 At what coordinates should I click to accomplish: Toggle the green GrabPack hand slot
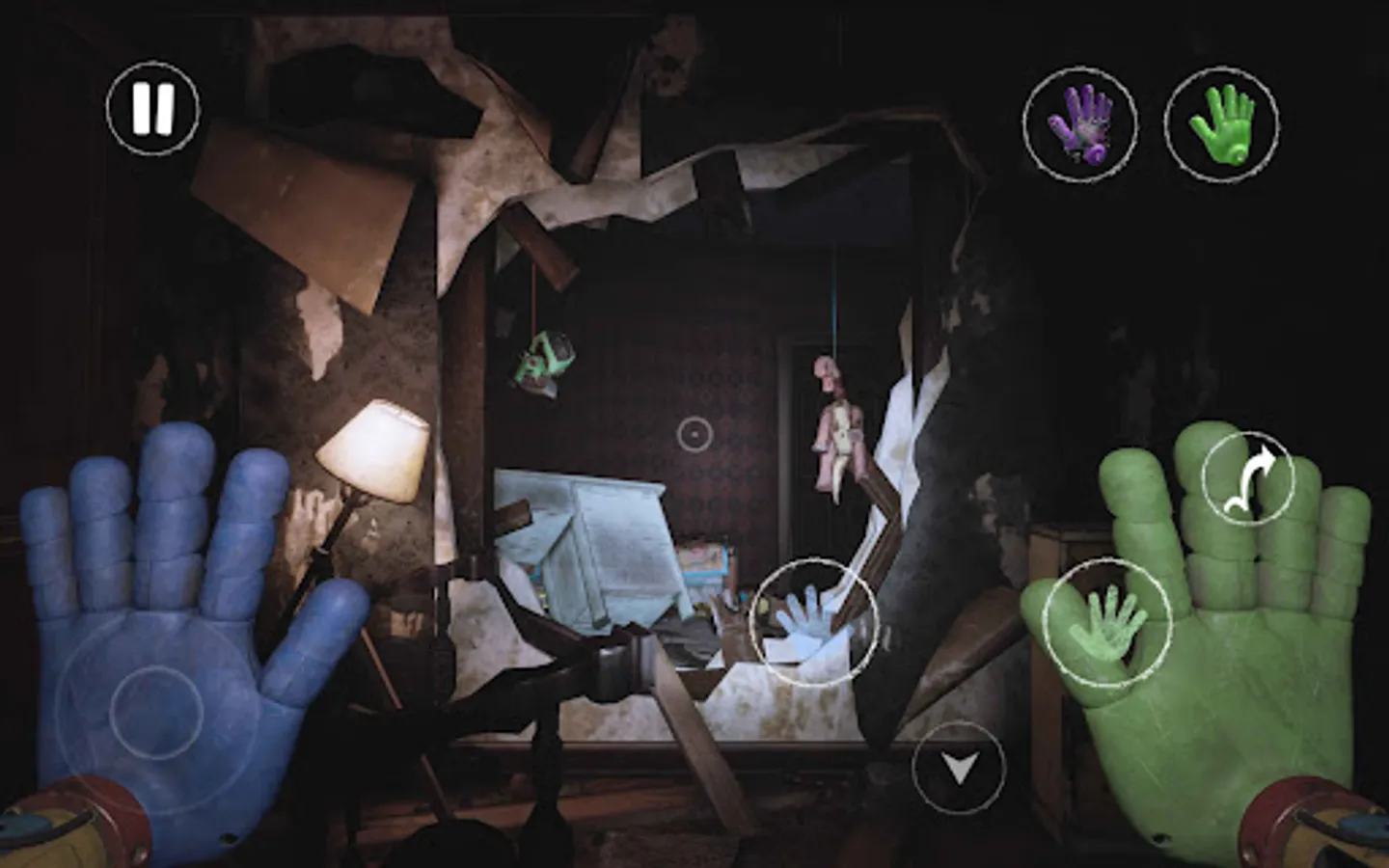(x=1226, y=123)
